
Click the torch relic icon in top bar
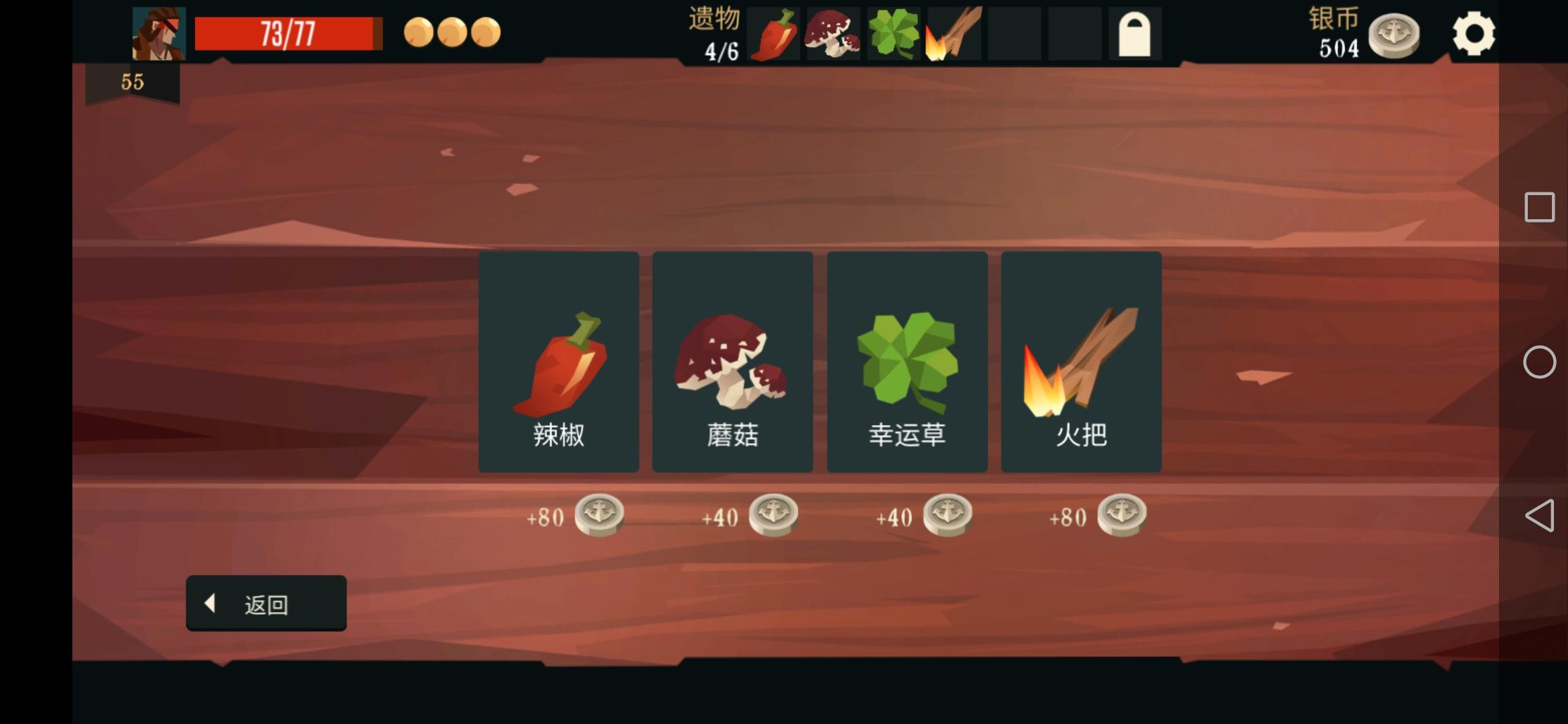(954, 34)
